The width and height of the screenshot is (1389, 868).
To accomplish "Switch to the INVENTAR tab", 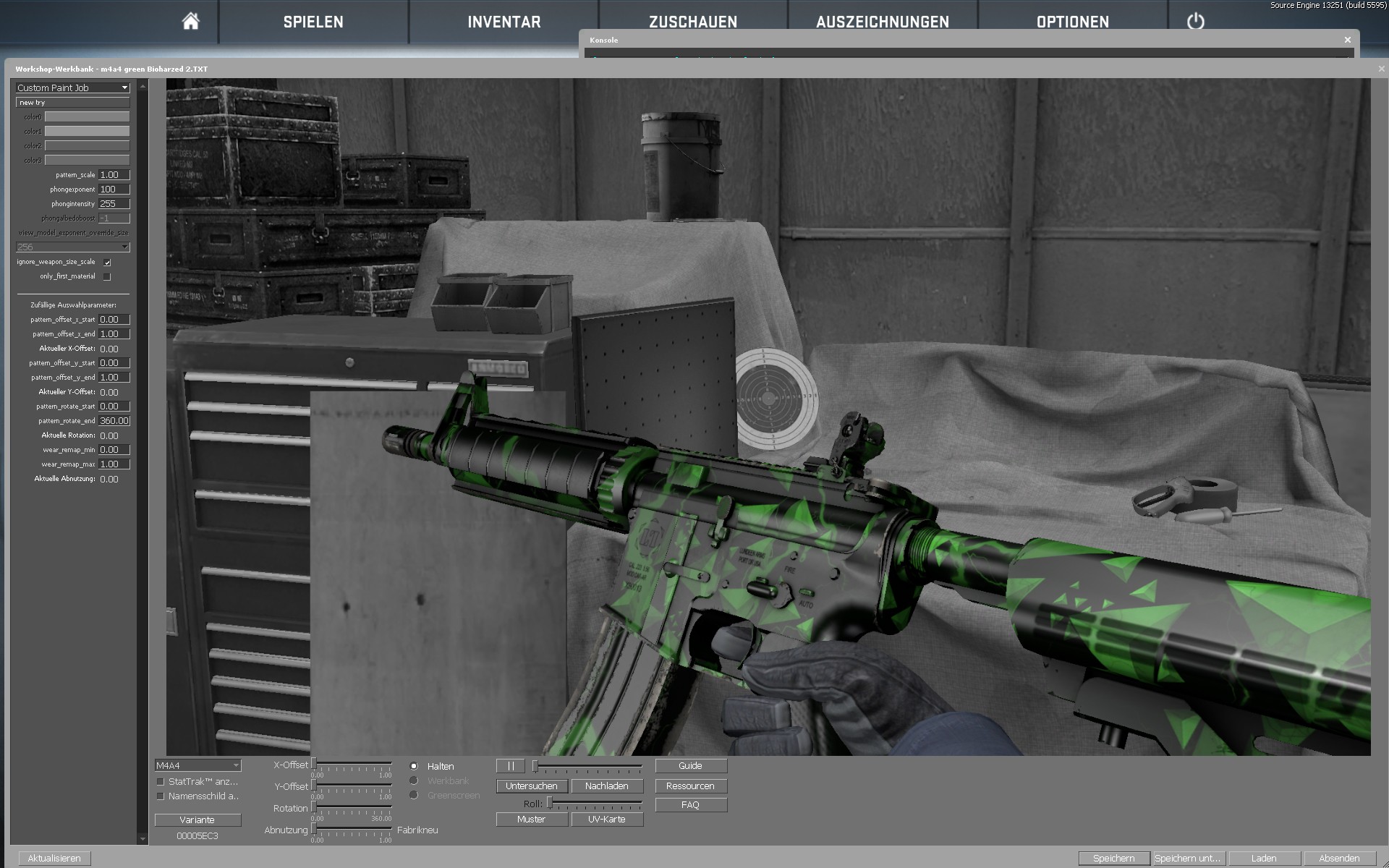I will pos(504,22).
